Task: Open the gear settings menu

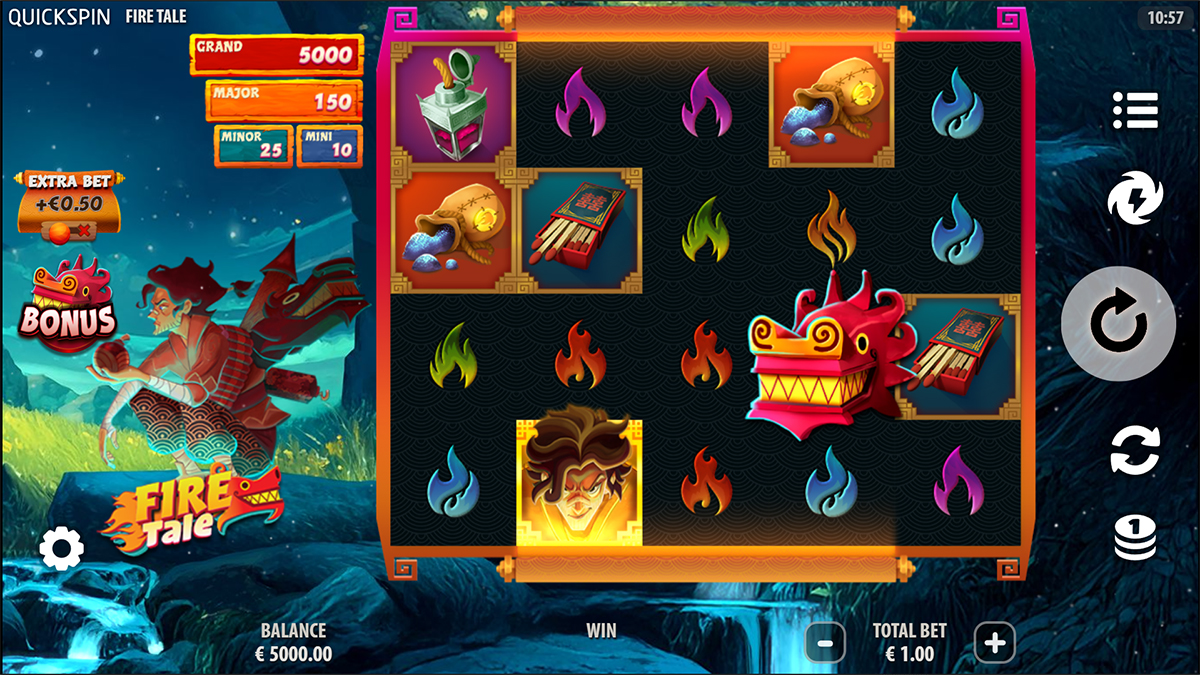Action: click(x=62, y=548)
